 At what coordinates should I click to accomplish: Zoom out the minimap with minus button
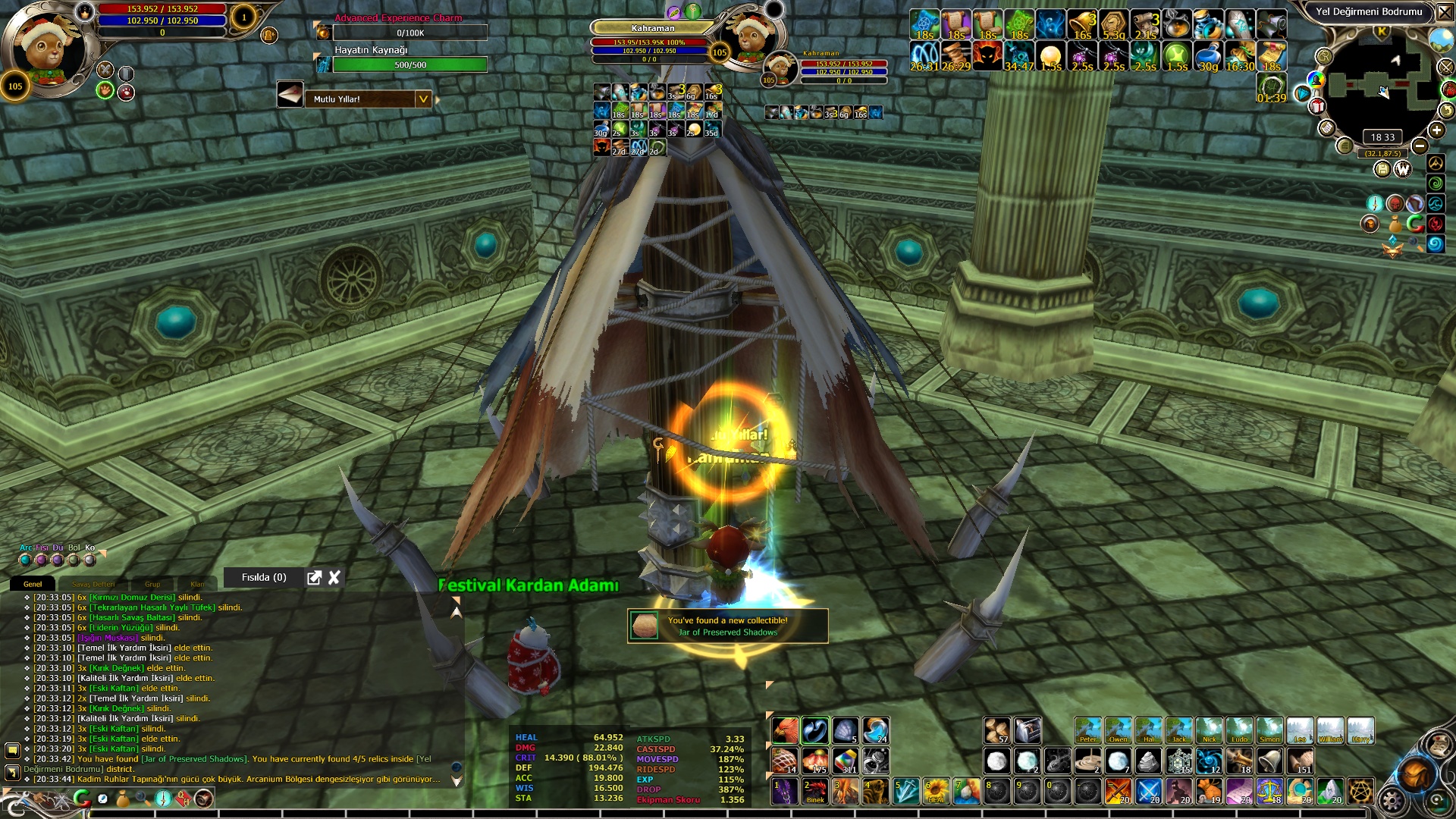click(1420, 146)
